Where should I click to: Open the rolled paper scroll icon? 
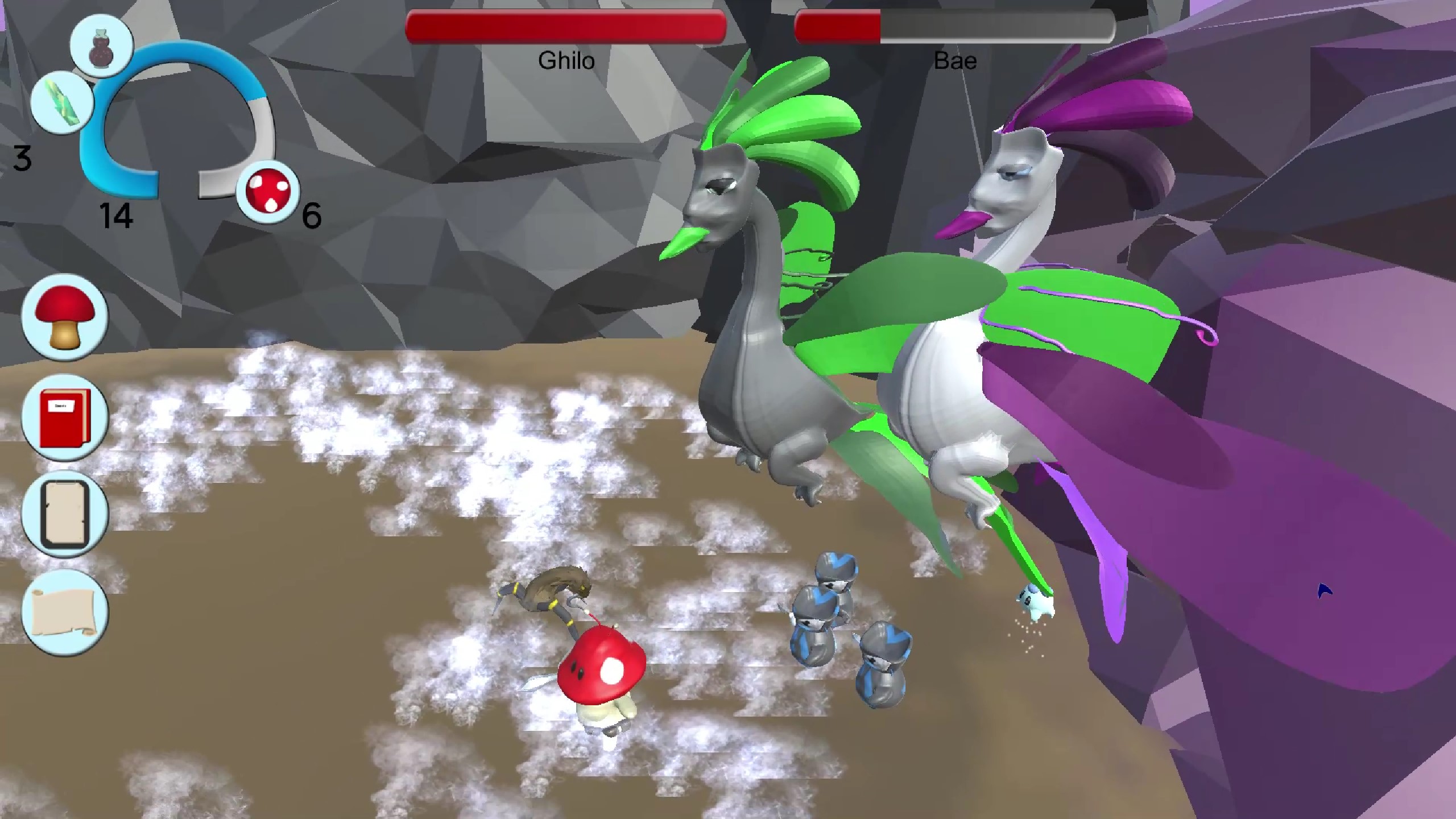(64, 613)
